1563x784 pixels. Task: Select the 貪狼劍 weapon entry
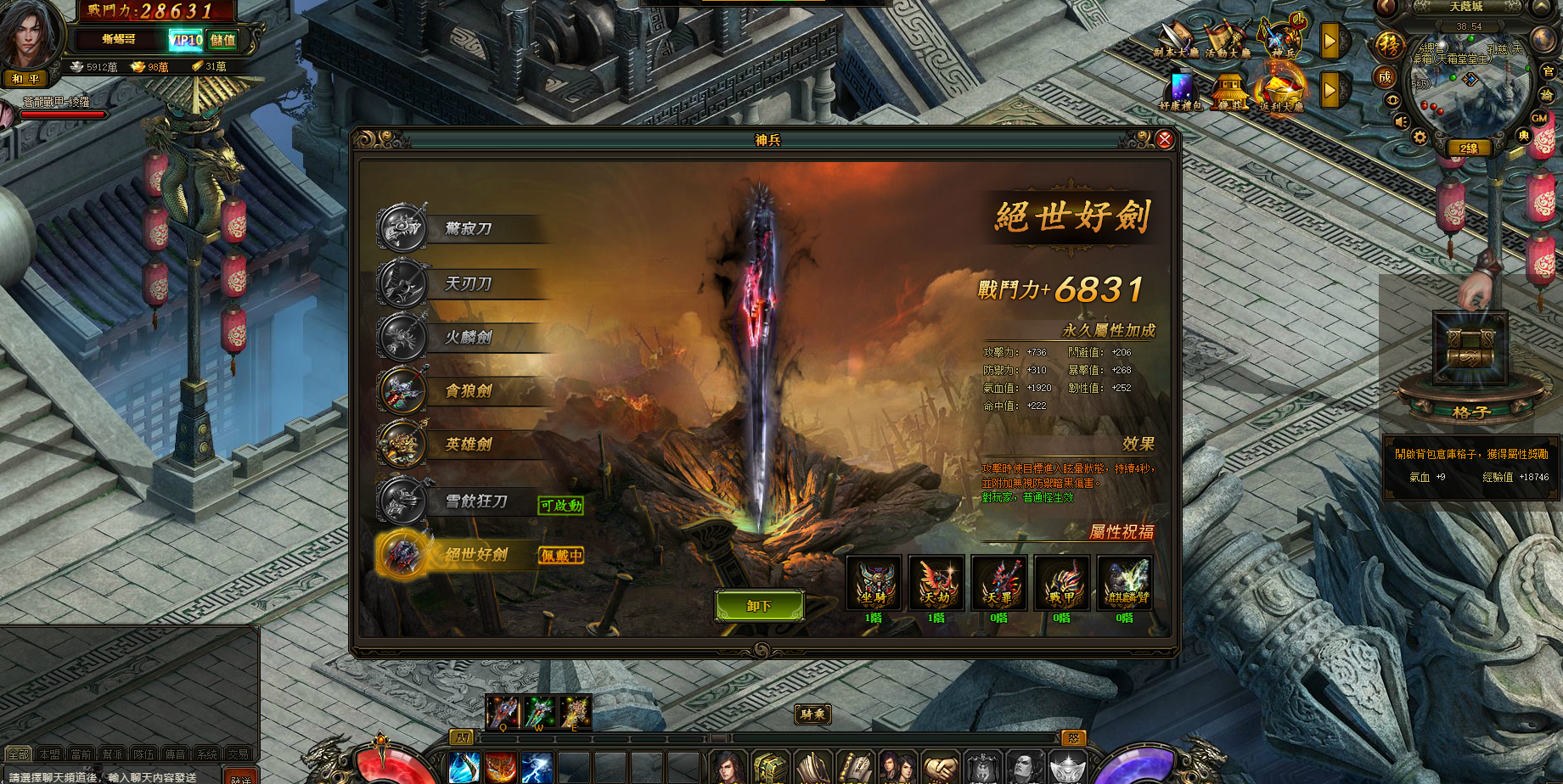click(468, 391)
